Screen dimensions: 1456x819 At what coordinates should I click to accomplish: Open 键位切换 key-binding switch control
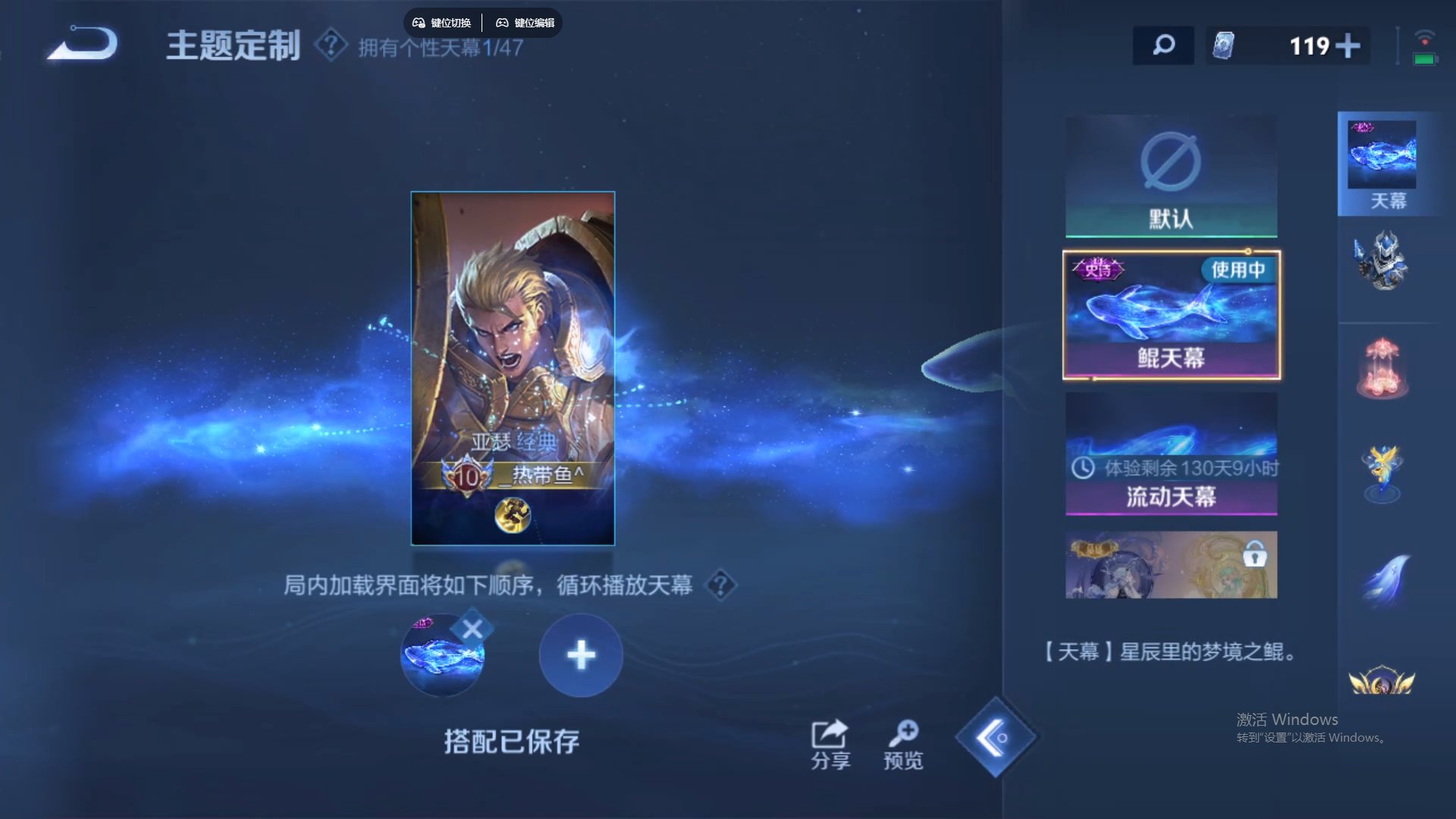(444, 22)
